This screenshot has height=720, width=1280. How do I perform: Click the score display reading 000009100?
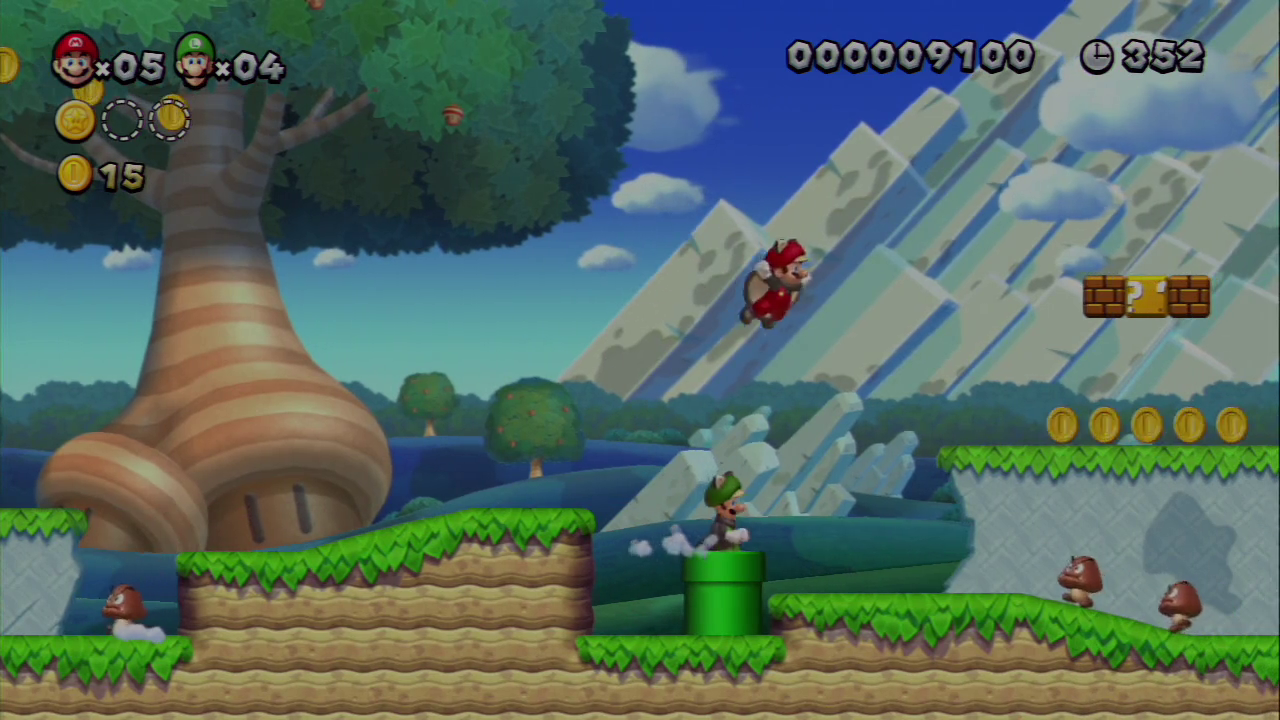(x=910, y=57)
